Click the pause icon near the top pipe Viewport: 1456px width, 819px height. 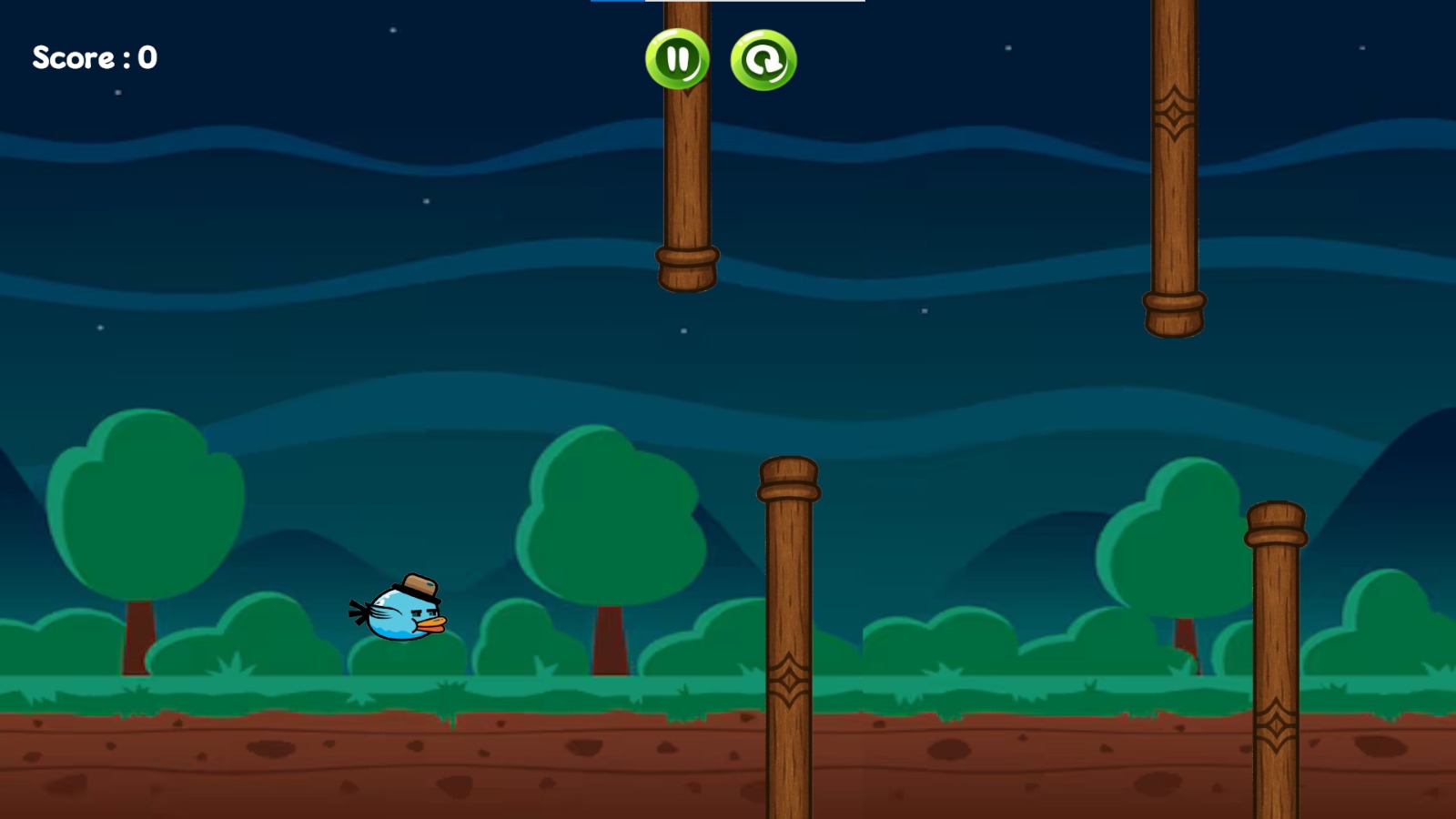(x=677, y=60)
